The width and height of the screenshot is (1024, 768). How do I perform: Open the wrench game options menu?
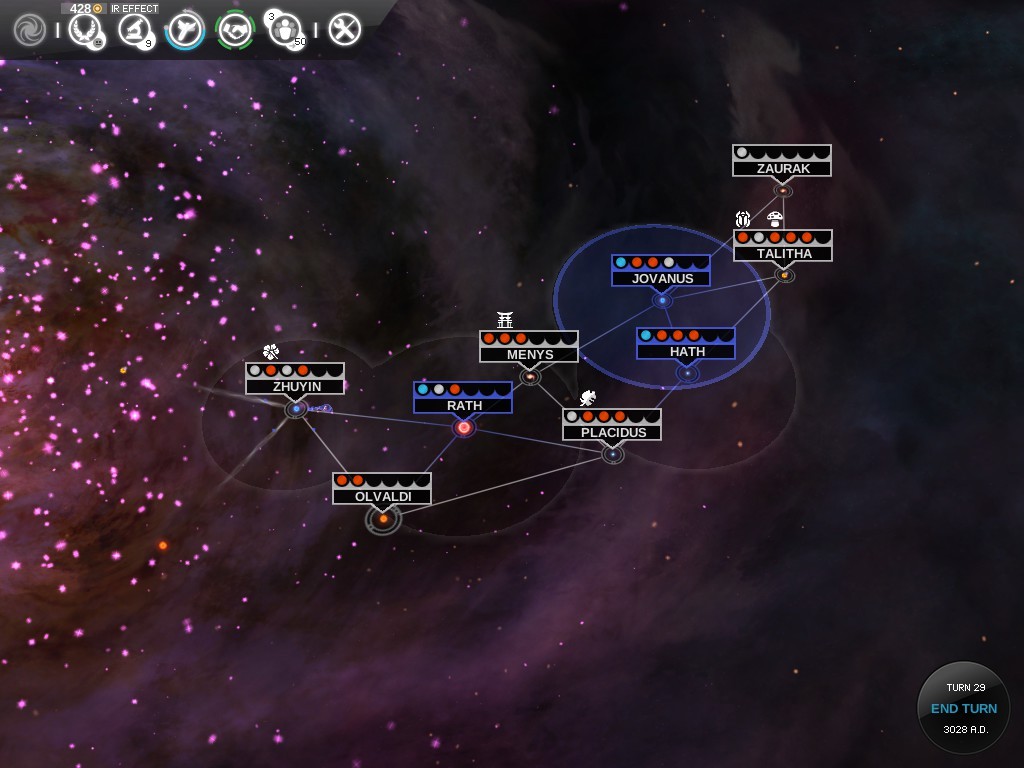[x=344, y=30]
